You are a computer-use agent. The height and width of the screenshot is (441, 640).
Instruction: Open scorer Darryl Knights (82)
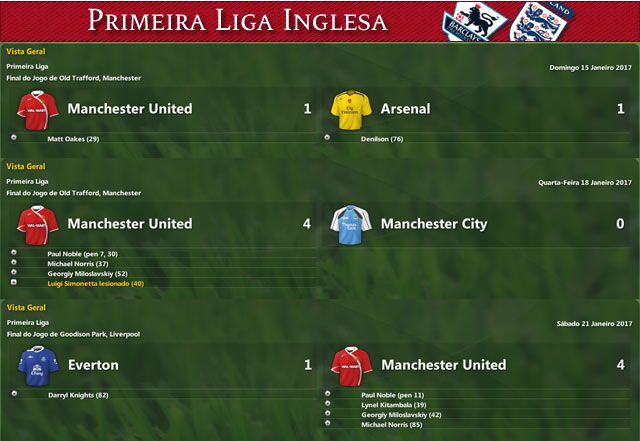[x=78, y=395]
